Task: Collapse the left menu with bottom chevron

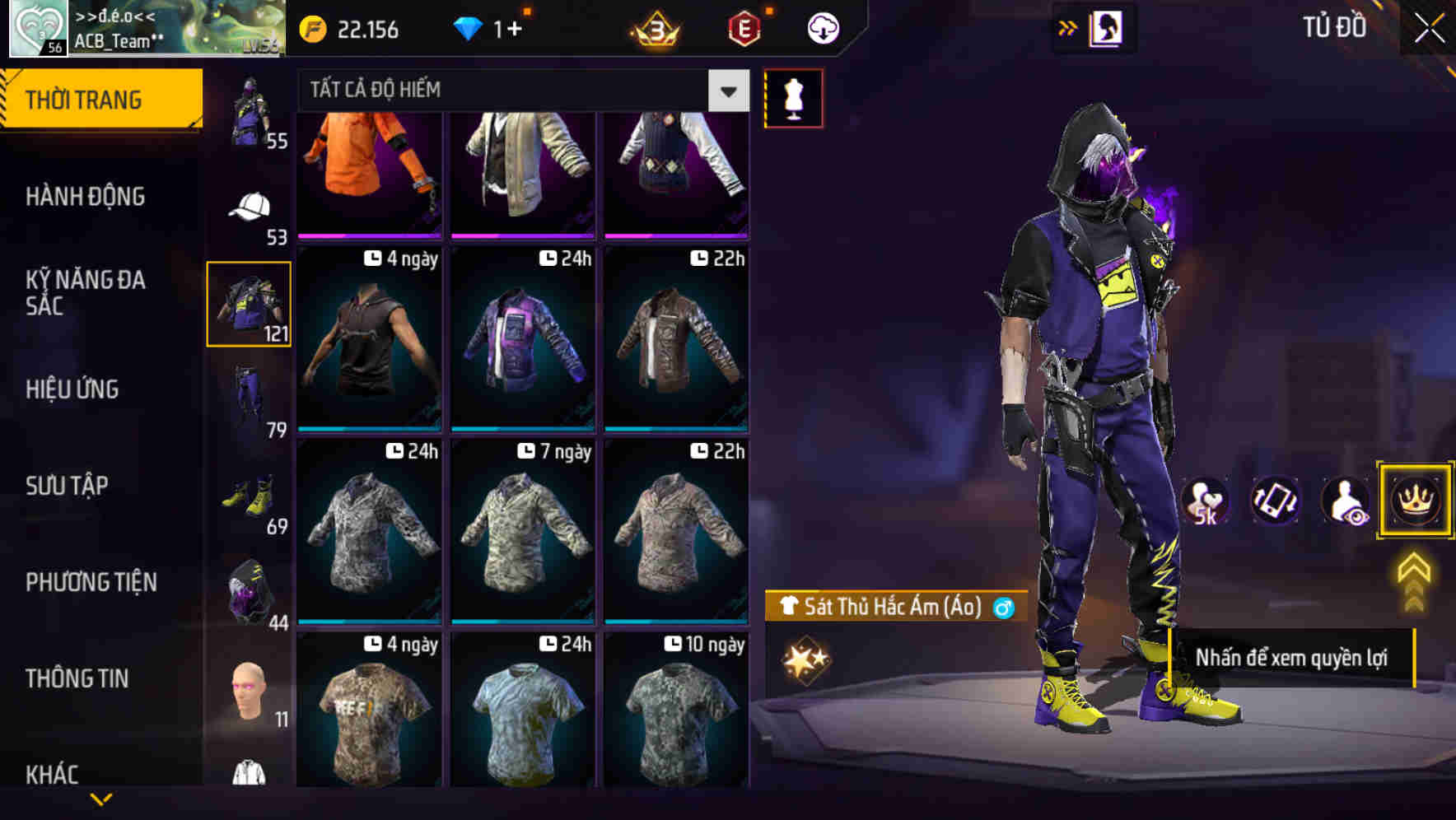Action: click(100, 796)
